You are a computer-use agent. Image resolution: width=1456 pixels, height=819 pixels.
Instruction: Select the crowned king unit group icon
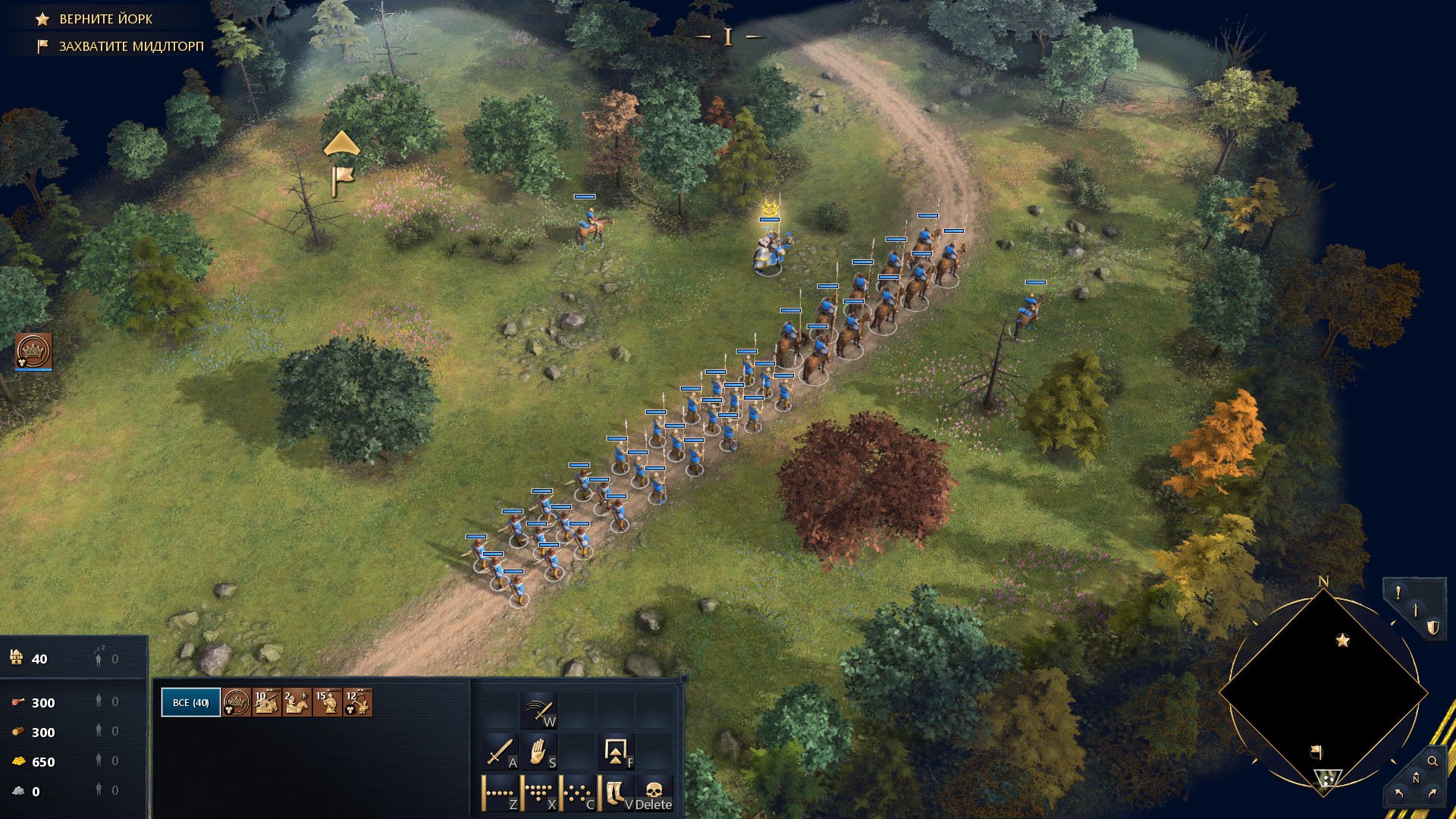[237, 702]
